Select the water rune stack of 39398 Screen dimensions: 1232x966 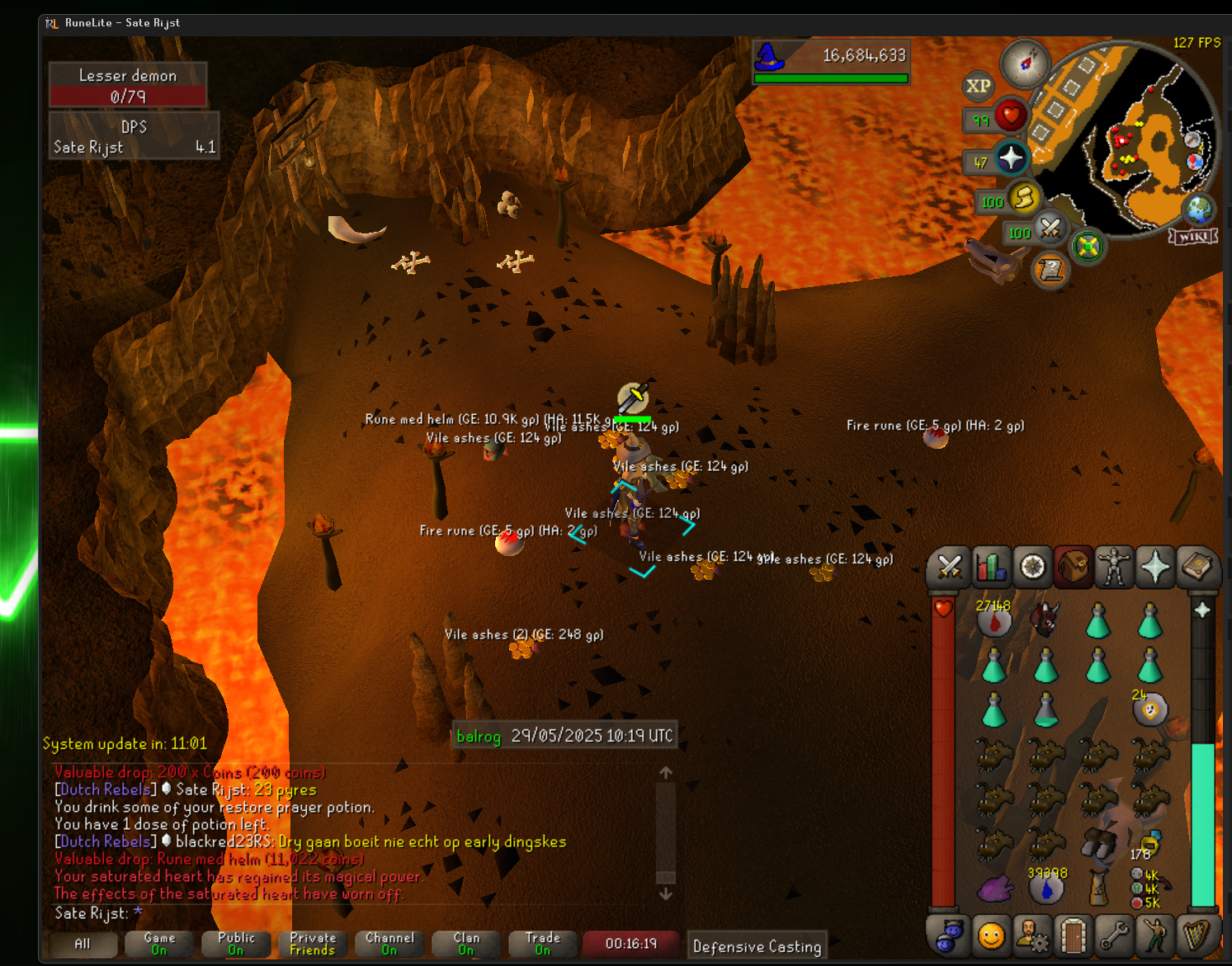pyautogui.click(x=1046, y=887)
